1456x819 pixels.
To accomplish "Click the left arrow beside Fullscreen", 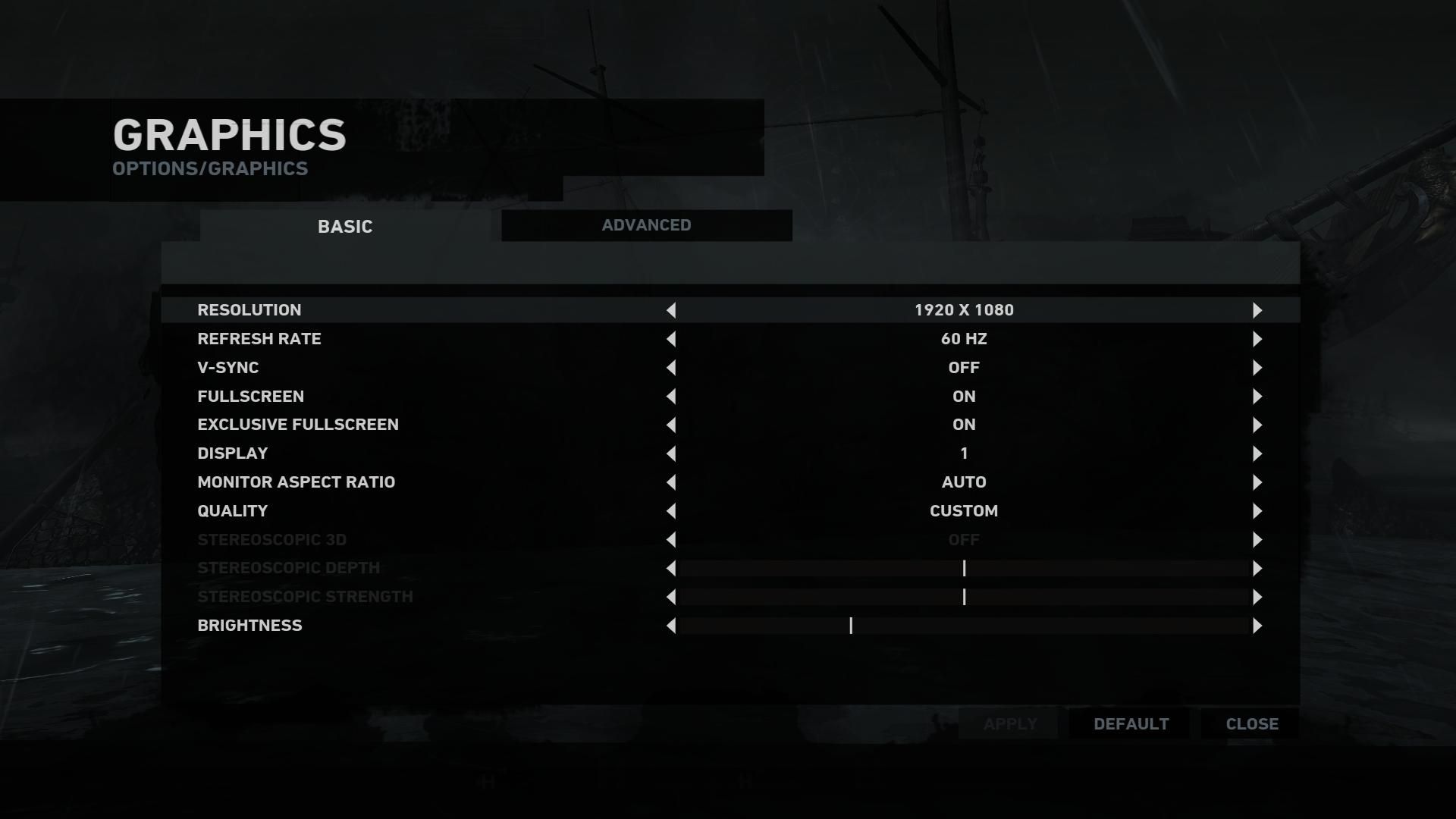I will pos(671,397).
